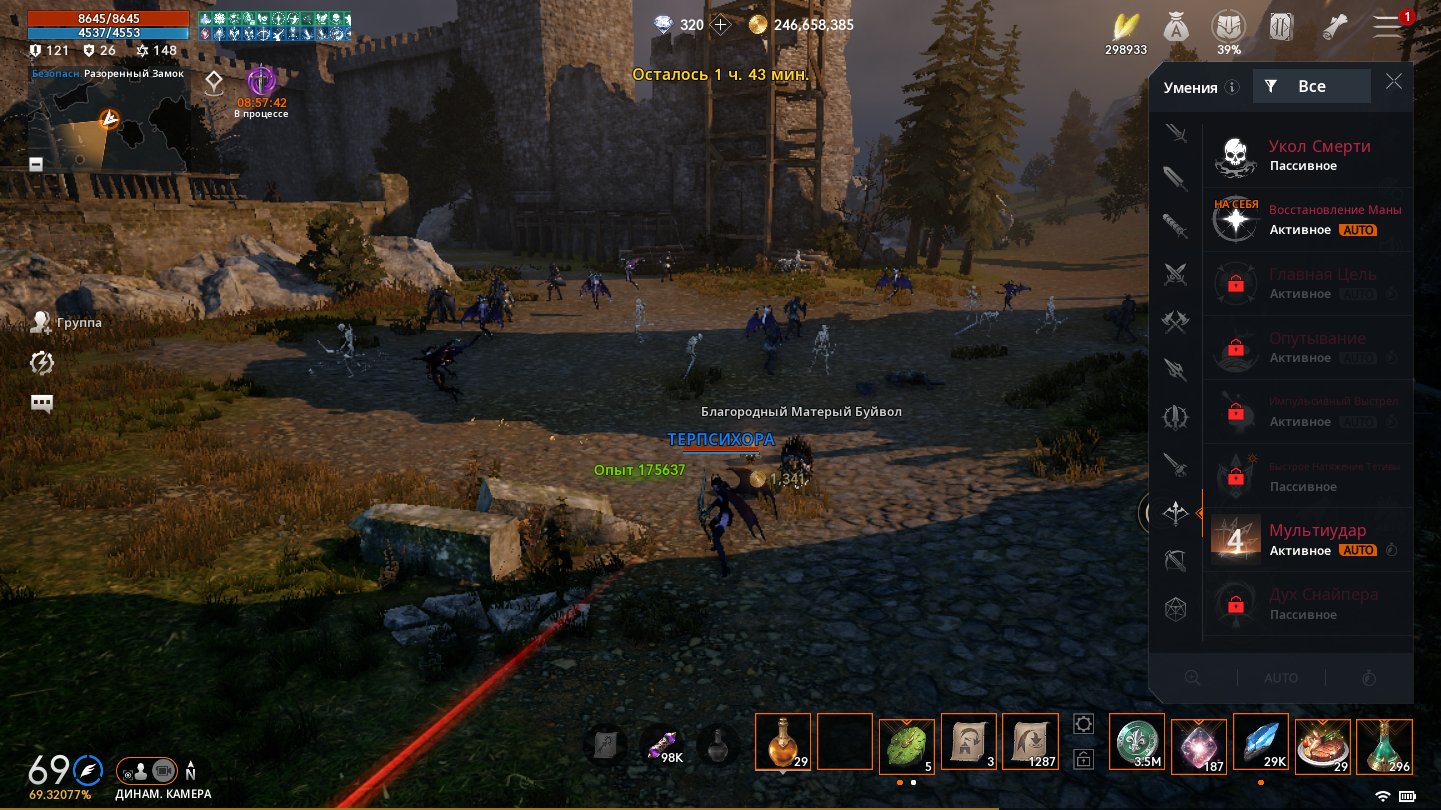
Task: Open the chat speech bubble icon
Action: coord(41,403)
